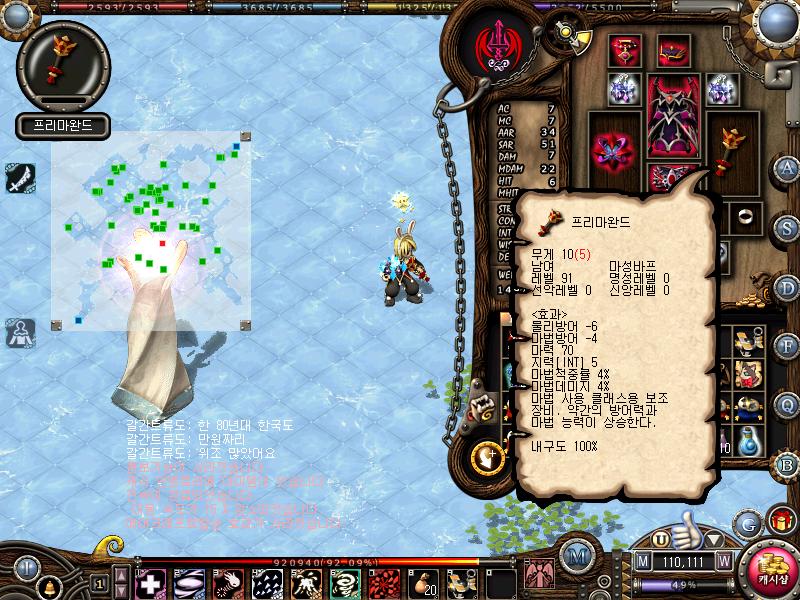Click the minimap overlay
Viewport: 800px width, 600px height.
tap(150, 230)
